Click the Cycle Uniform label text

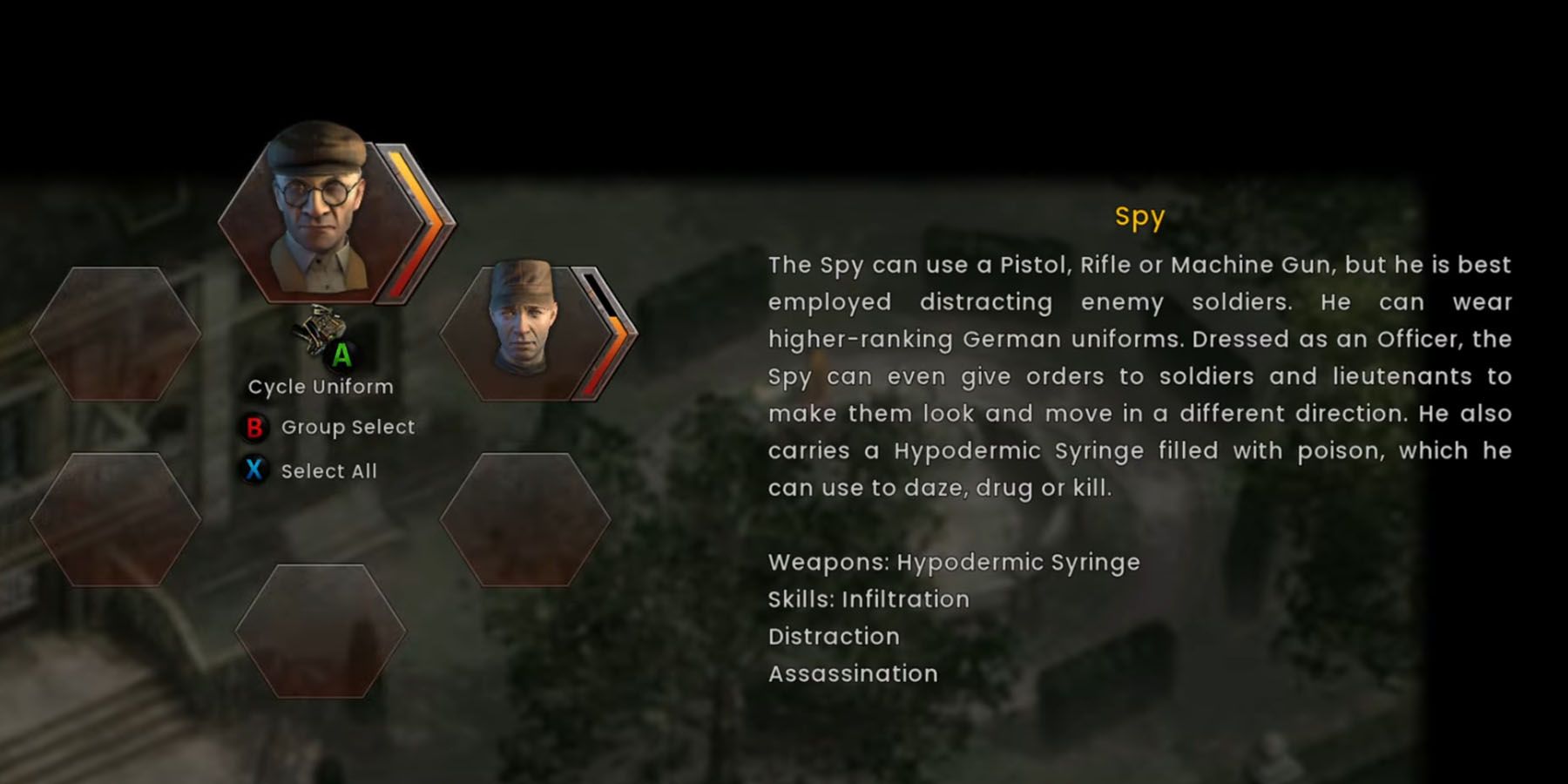click(x=321, y=386)
